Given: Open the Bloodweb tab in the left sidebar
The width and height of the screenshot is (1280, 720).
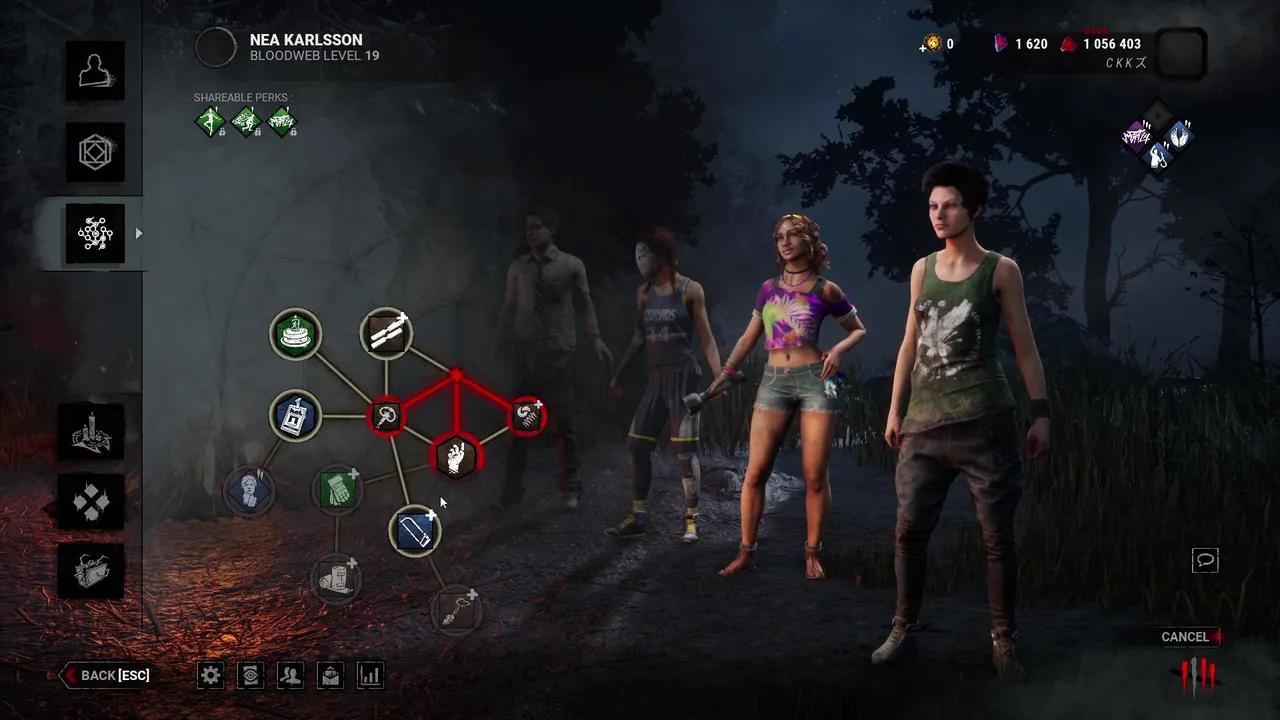Looking at the screenshot, I should (95, 232).
